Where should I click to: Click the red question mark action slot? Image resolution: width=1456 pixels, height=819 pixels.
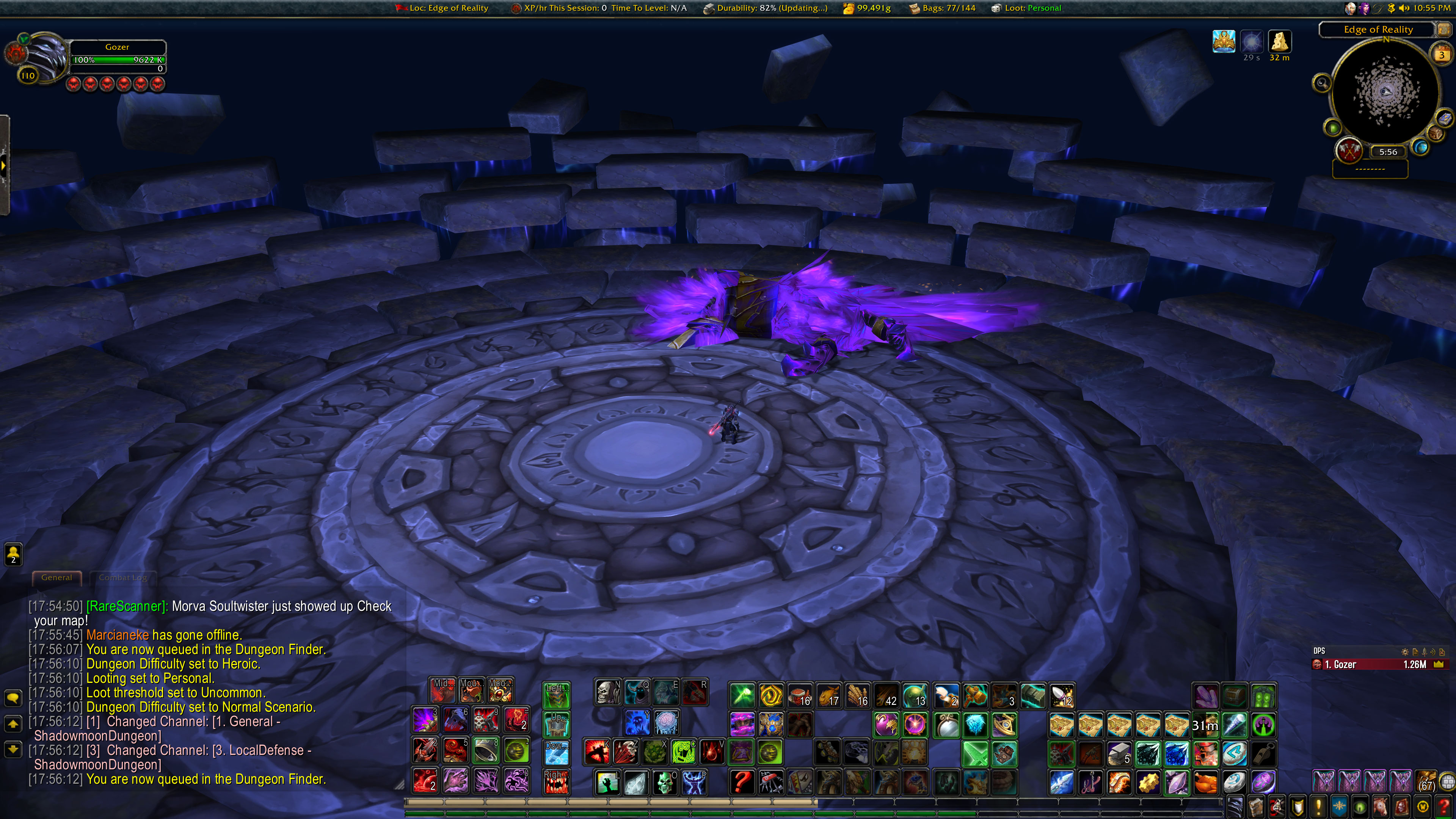point(742,783)
